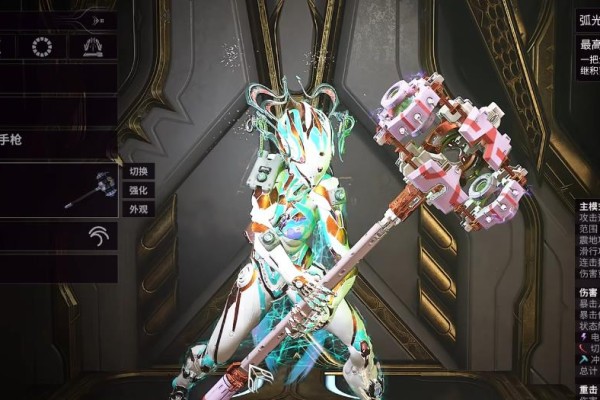Switch to the hands emblem icon tab
This screenshot has height=400, width=600.
pyautogui.click(x=92, y=46)
